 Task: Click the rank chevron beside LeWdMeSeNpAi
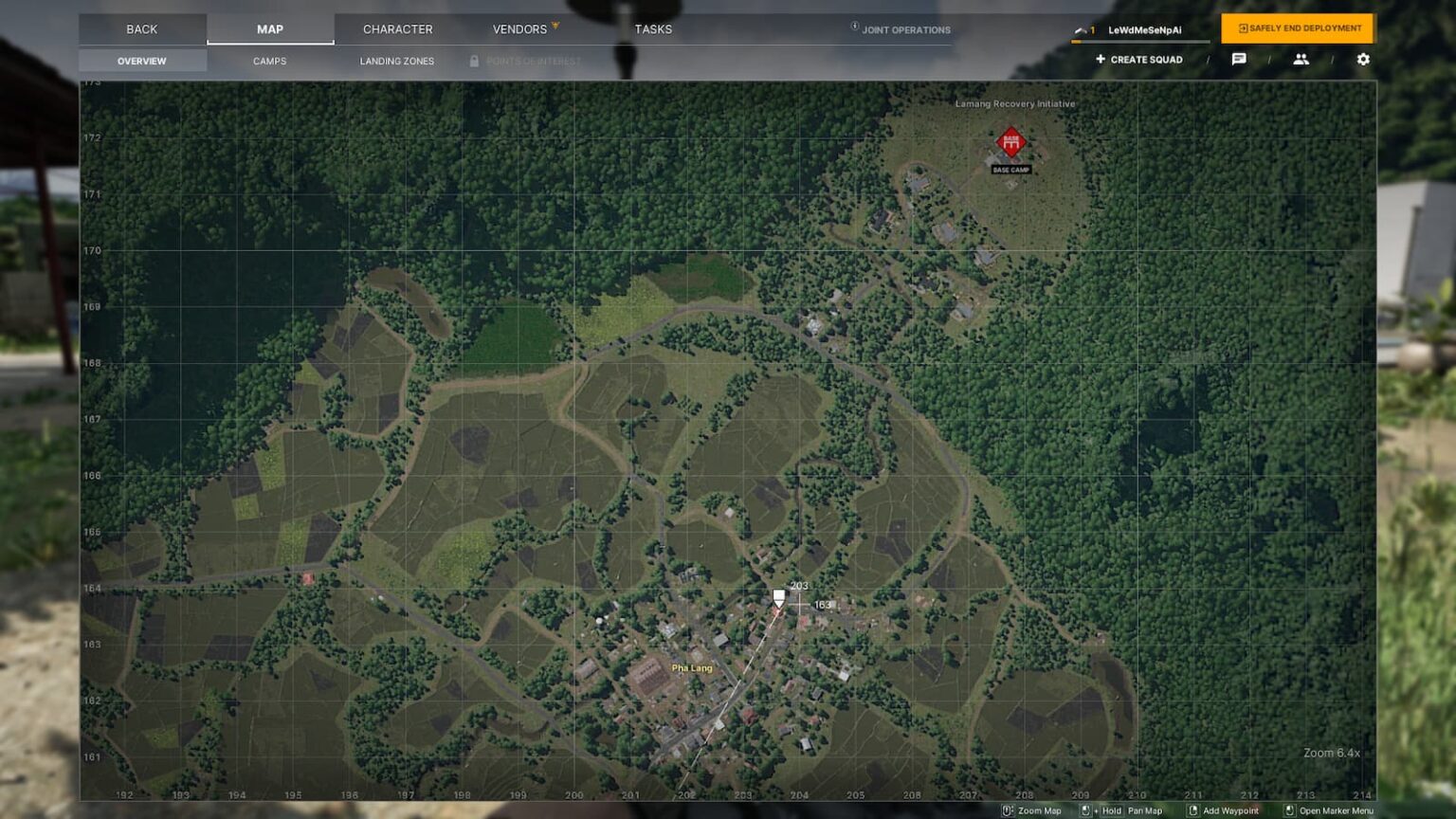click(x=1079, y=28)
